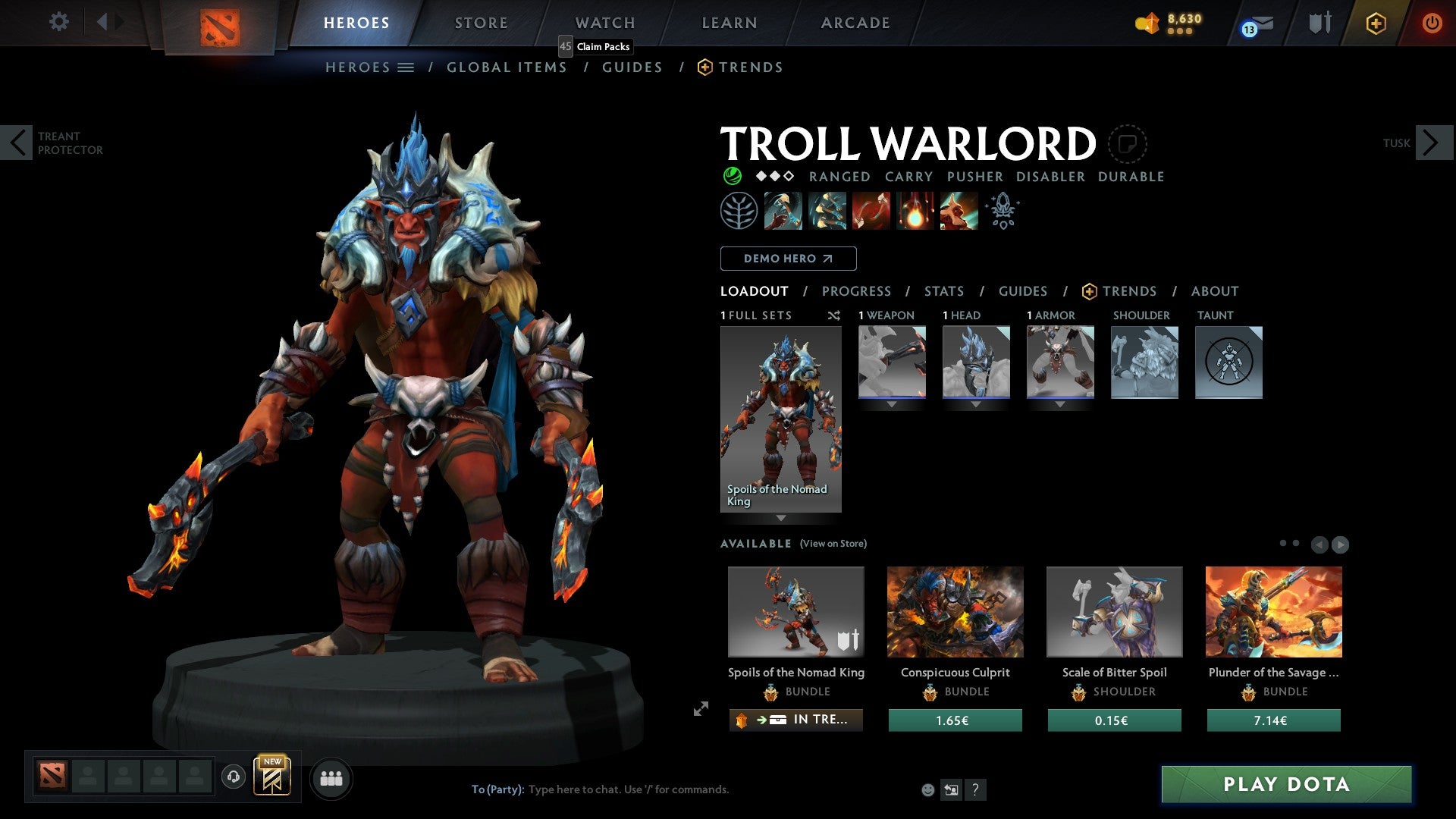Open the GLOBAL ITEMS menu item
Image resolution: width=1456 pixels, height=819 pixels.
[507, 67]
